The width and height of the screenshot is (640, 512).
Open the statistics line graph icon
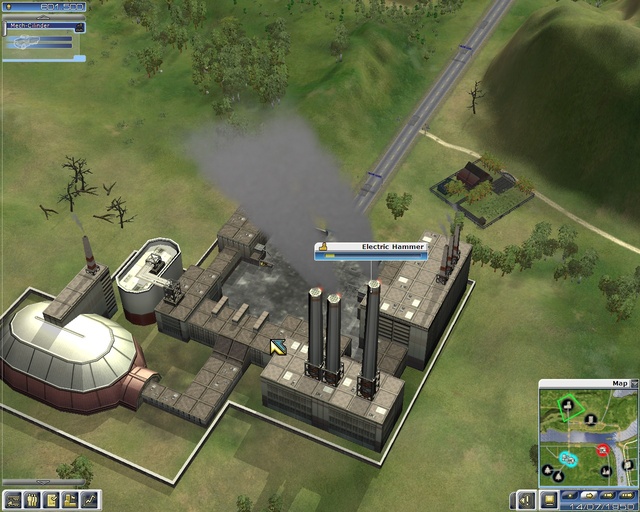click(x=90, y=500)
